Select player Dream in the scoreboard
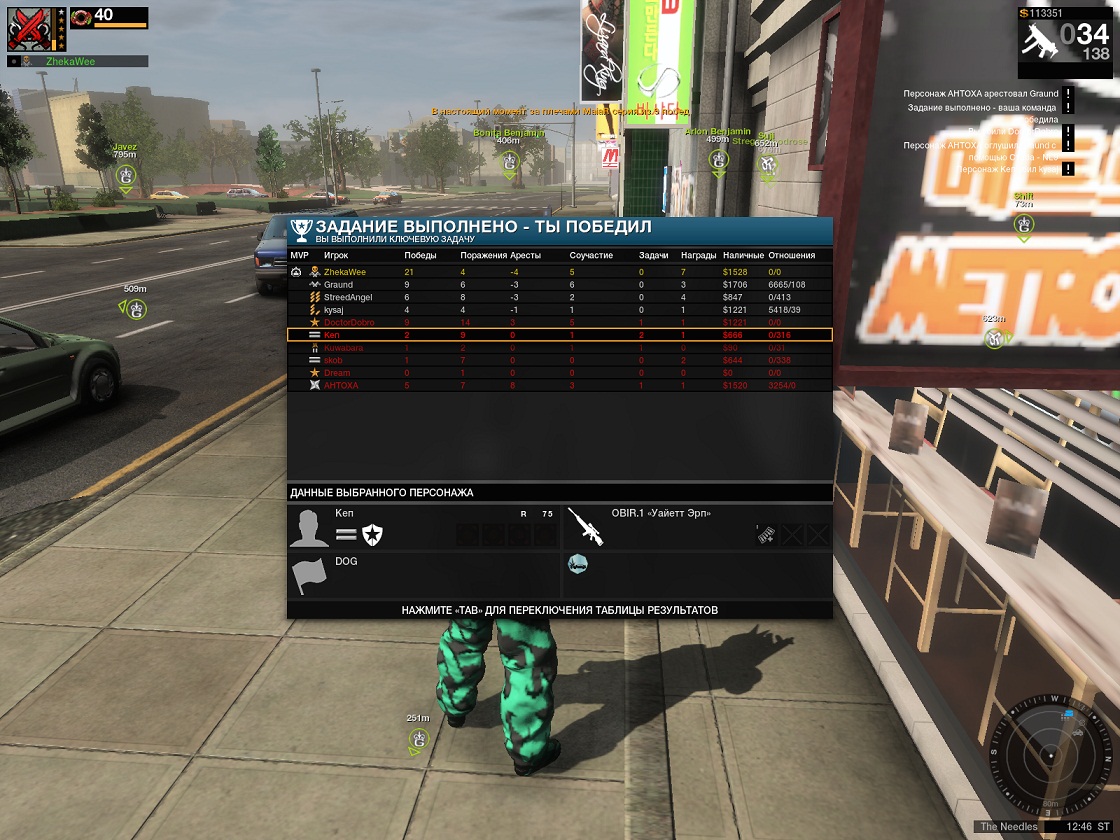 (x=337, y=373)
